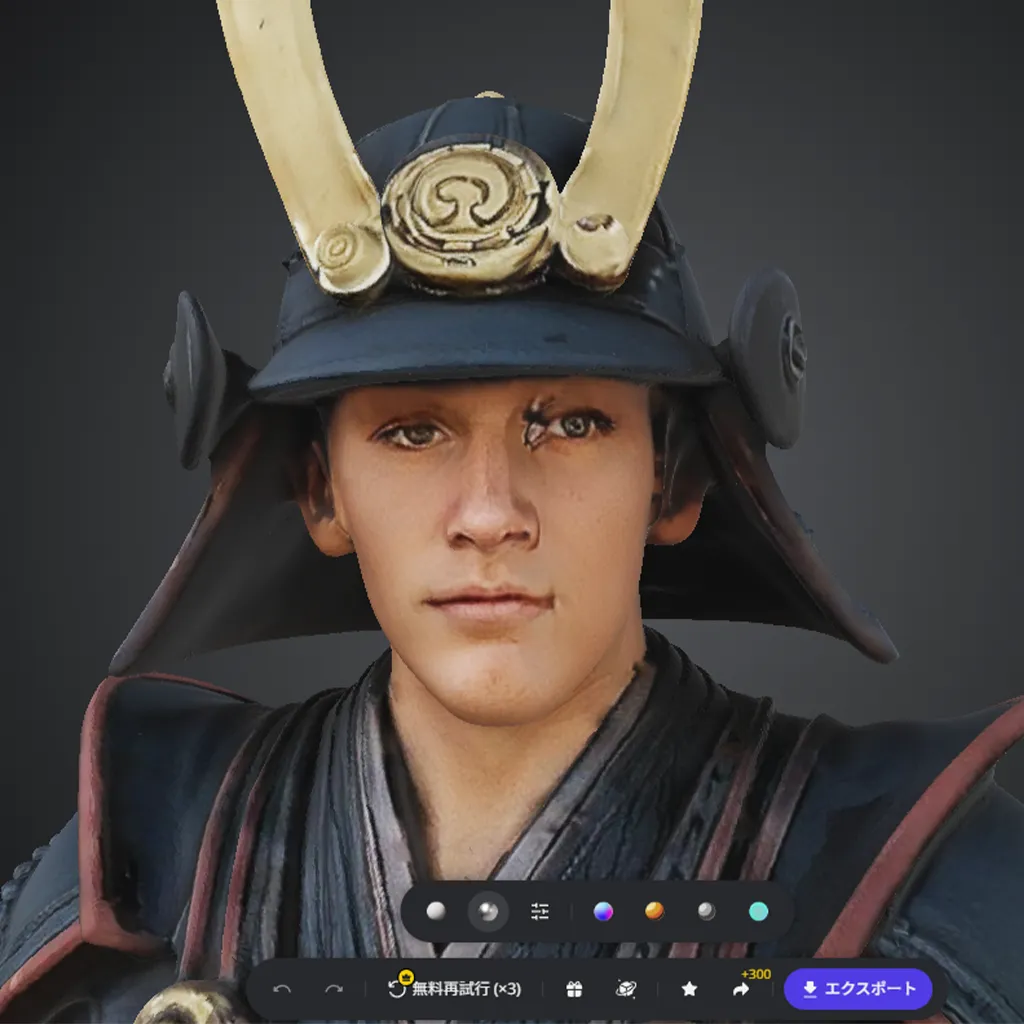This screenshot has width=1024, height=1024.
Task: Share the model using the arrow icon
Action: [741, 989]
